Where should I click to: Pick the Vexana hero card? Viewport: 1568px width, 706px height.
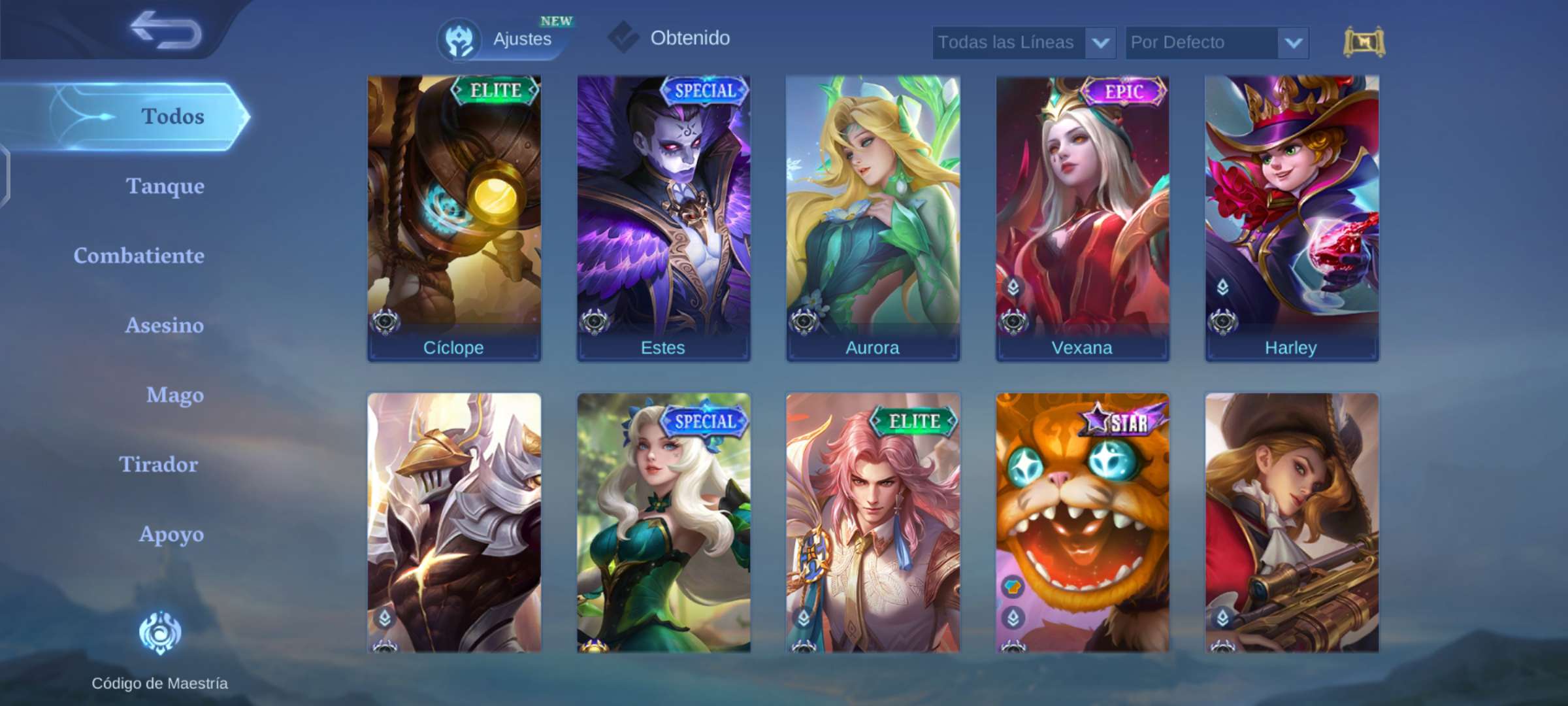1082,218
